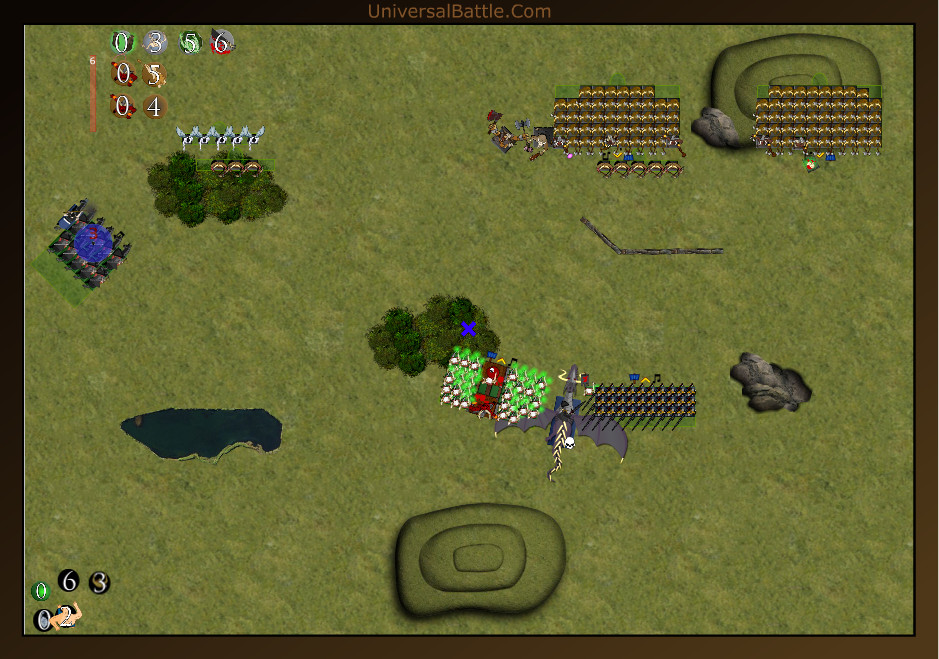The width and height of the screenshot is (939, 659).
Task: Click the black counter showing 6
Action: [68, 580]
